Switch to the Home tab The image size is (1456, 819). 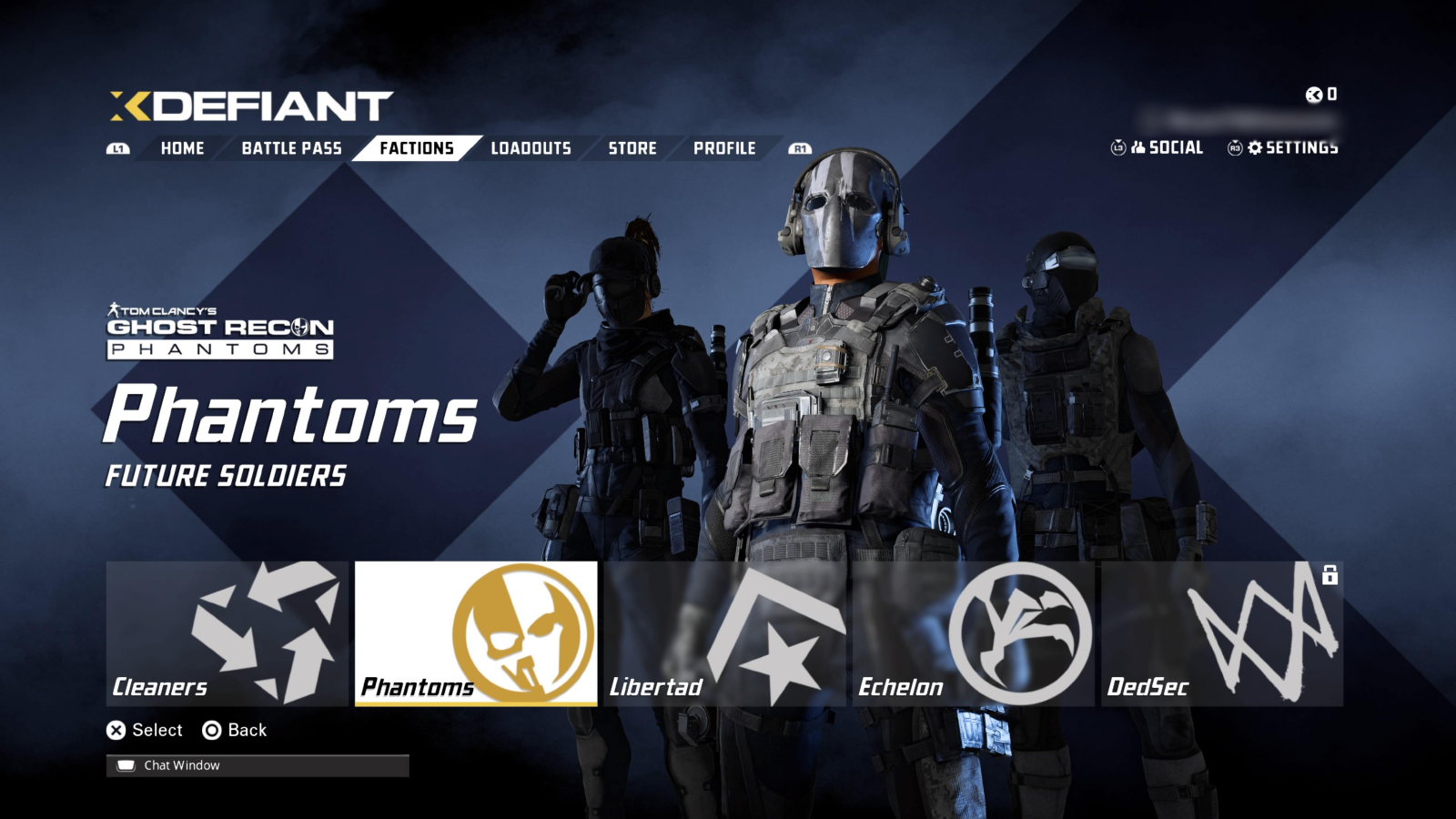coord(182,147)
